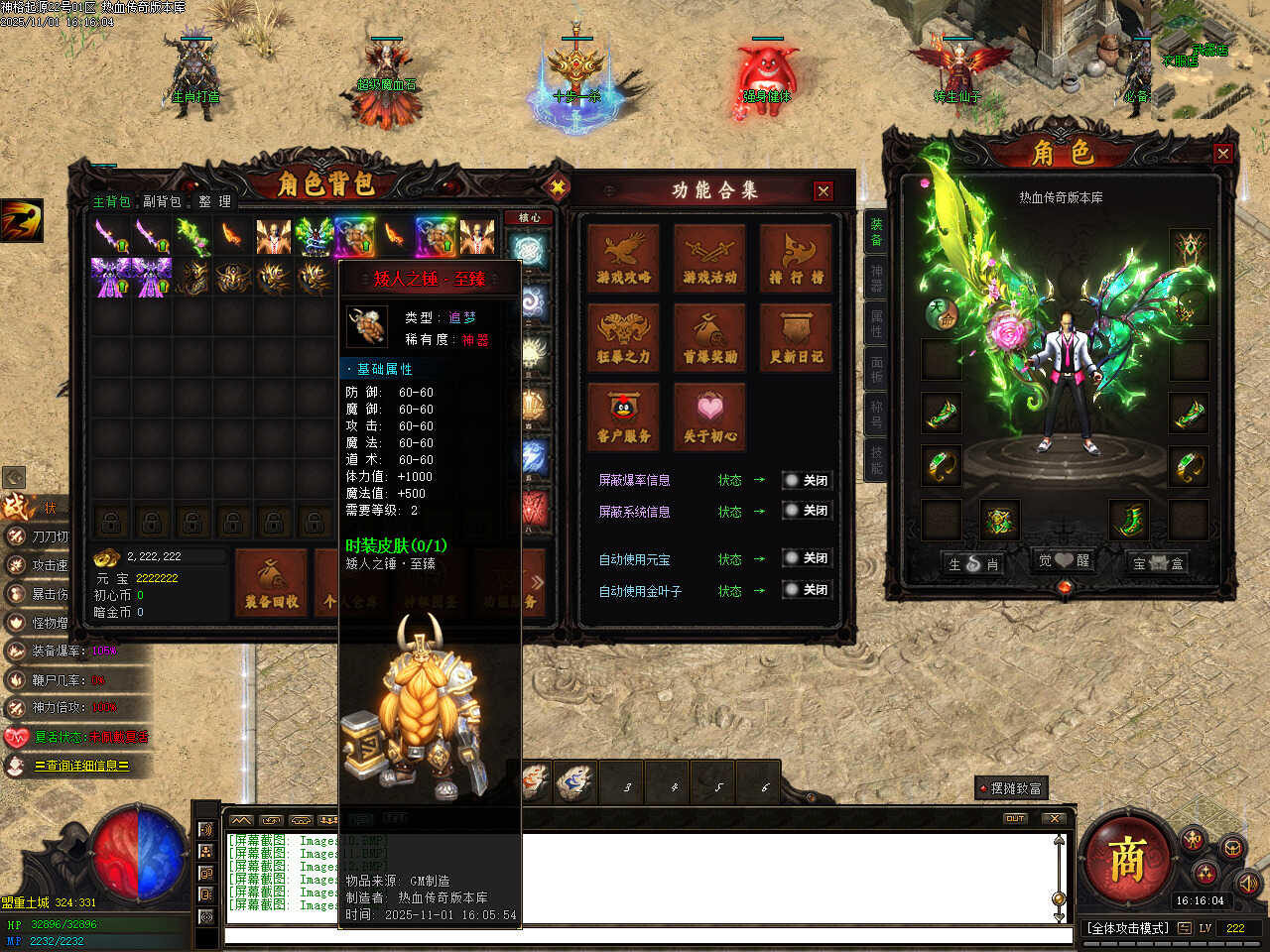Open the 游戏攻略 game guide
The width and height of the screenshot is (1270, 952).
coord(624,258)
